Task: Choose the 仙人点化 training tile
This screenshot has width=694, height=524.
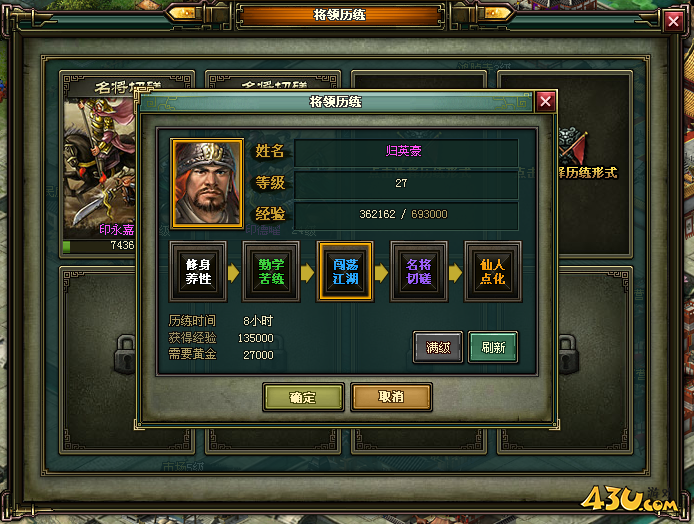Action: click(x=492, y=271)
